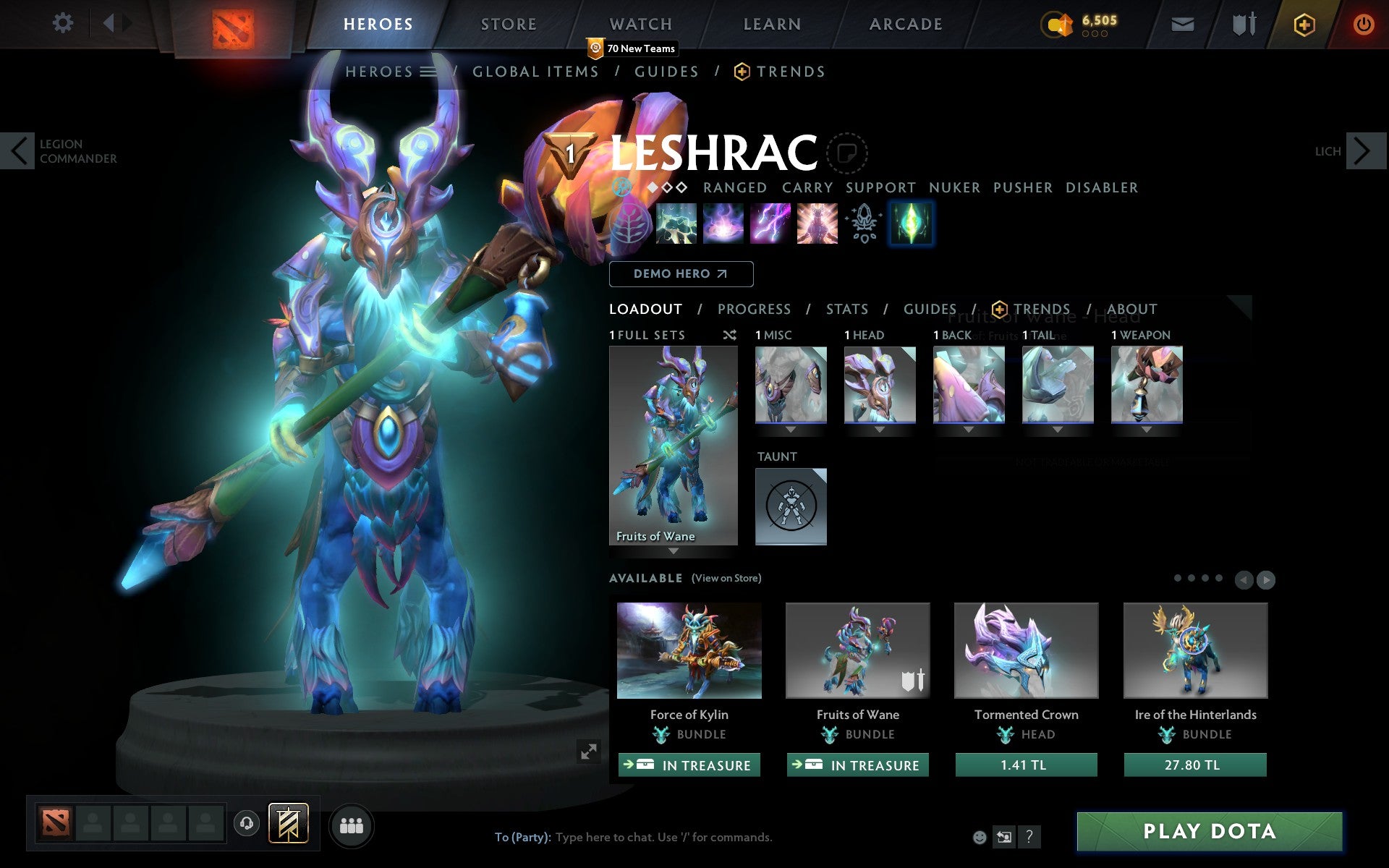This screenshot has height=868, width=1389.
Task: Click the power button to quit
Action: coord(1364,23)
